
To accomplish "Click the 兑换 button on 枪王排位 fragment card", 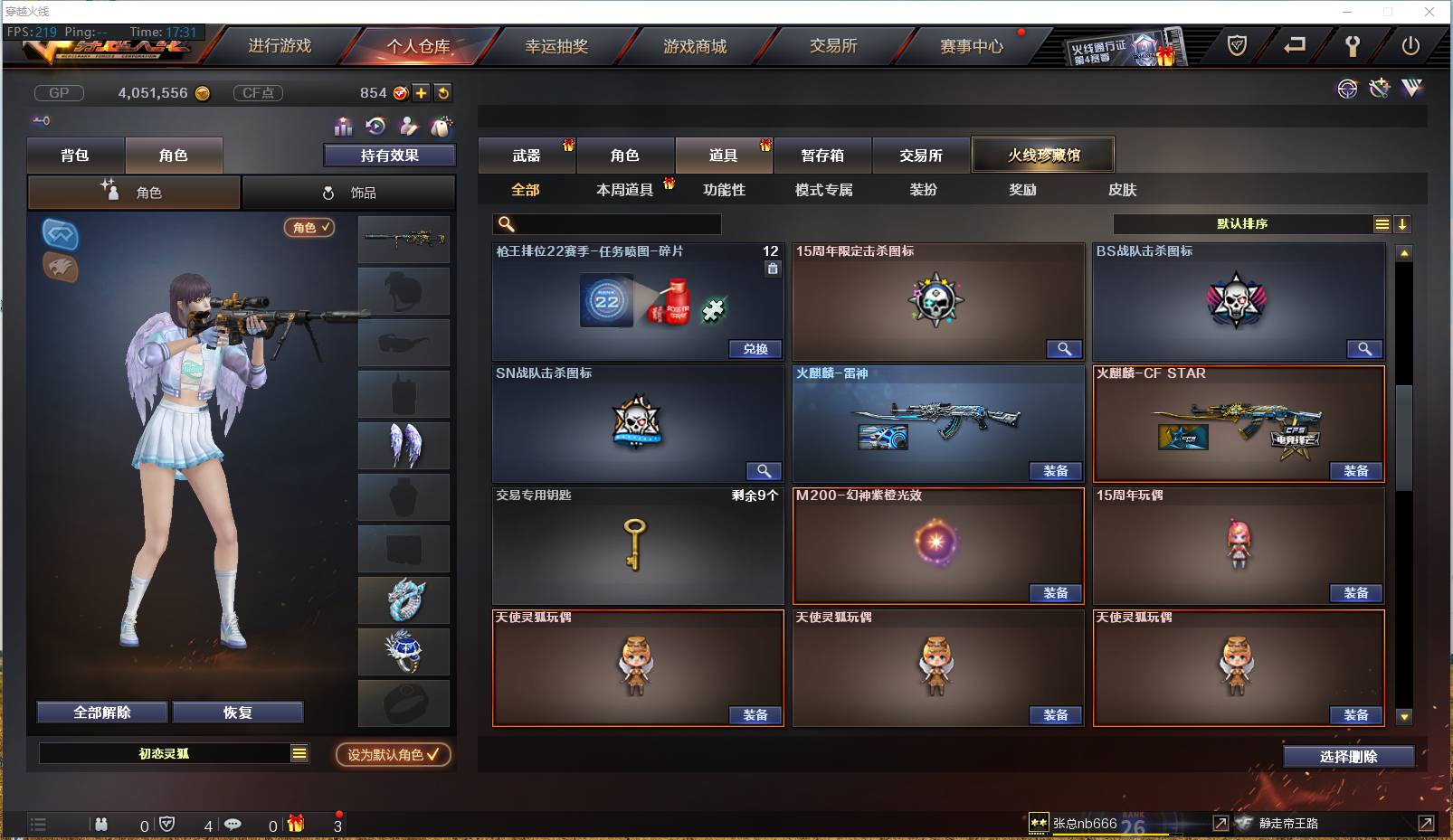I will pyautogui.click(x=755, y=349).
